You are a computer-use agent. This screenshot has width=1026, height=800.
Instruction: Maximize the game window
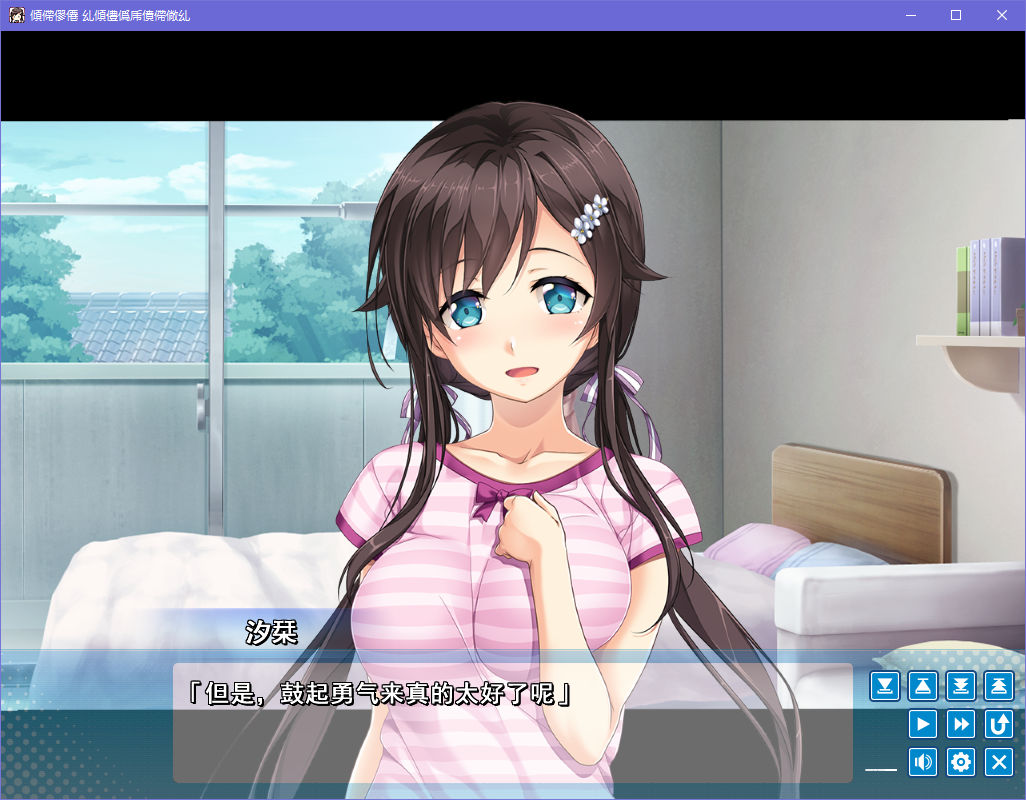tap(956, 15)
